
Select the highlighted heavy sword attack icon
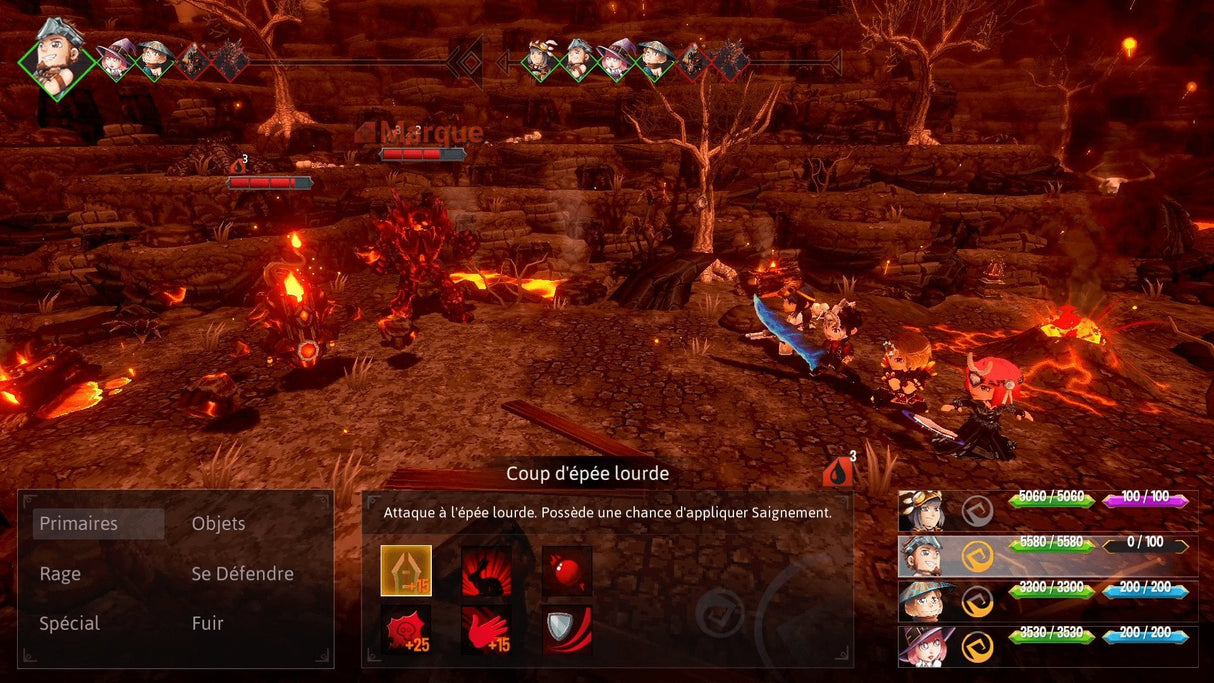[406, 570]
